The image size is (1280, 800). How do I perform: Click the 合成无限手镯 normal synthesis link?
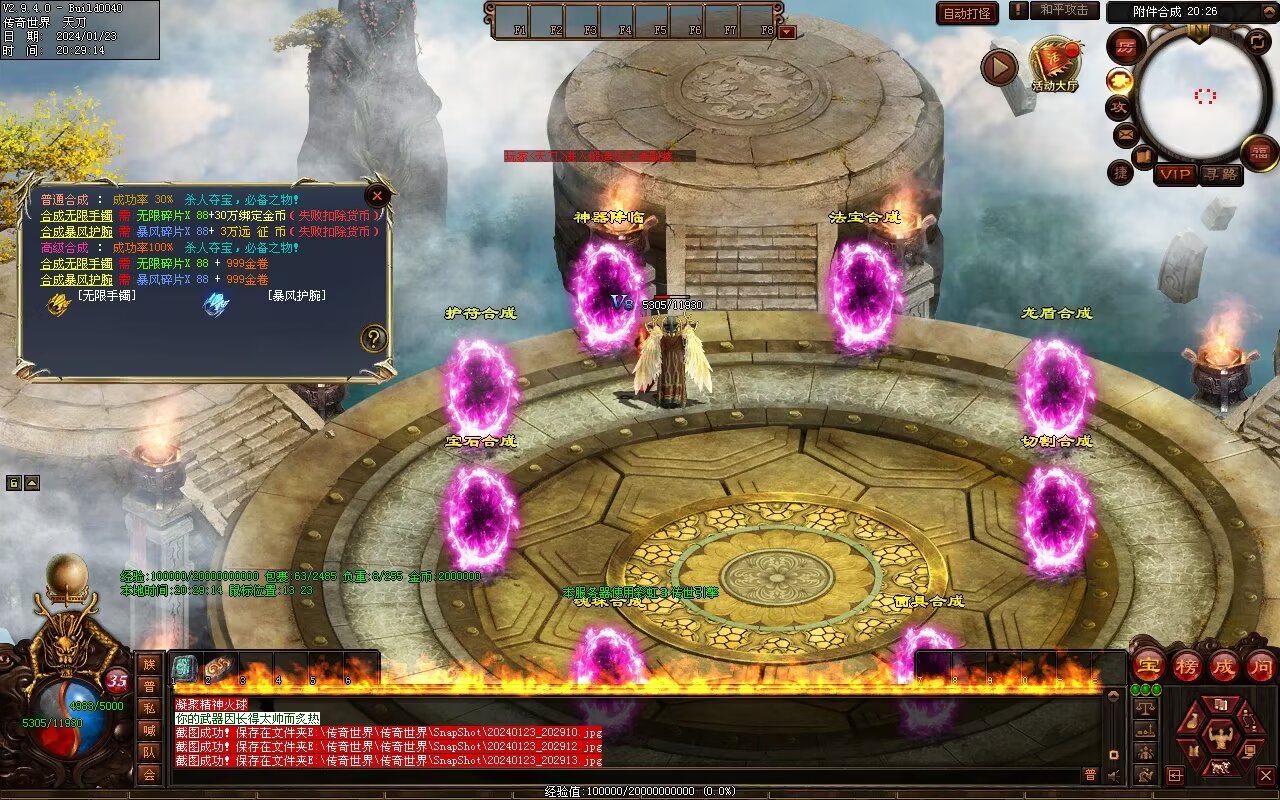(x=76, y=215)
